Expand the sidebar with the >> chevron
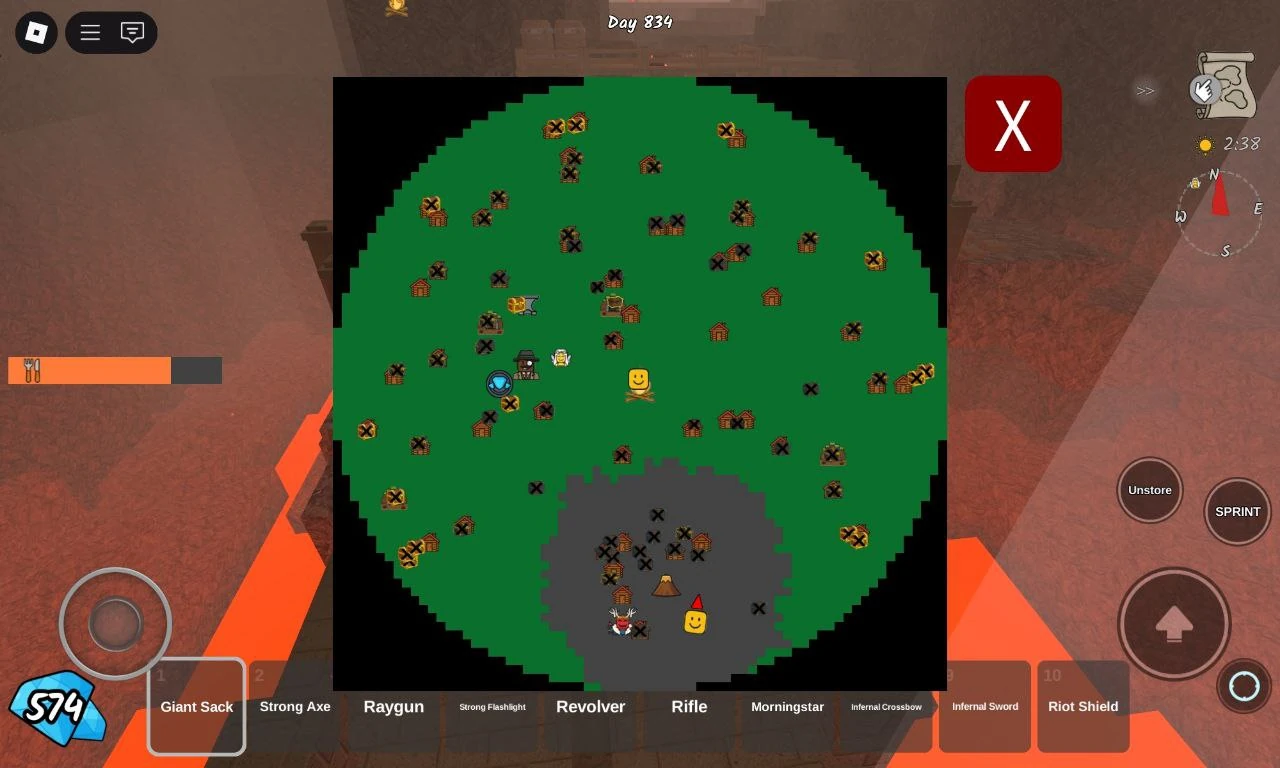This screenshot has height=768, width=1280. pyautogui.click(x=1145, y=91)
